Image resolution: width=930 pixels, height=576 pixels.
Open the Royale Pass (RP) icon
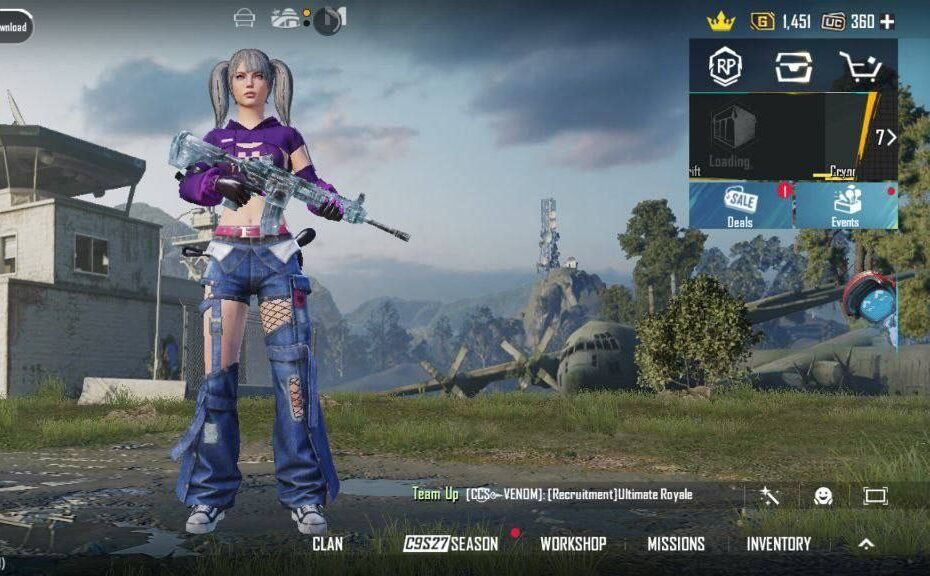(725, 66)
